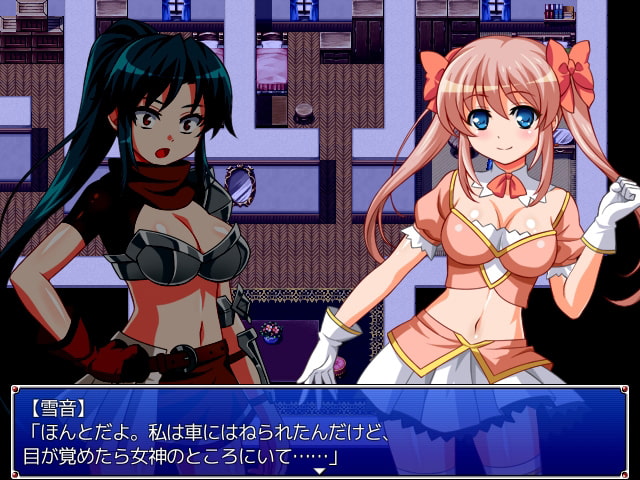The height and width of the screenshot is (480, 640).
Task: Advance Yukine's dialogue message box
Action: (319, 428)
